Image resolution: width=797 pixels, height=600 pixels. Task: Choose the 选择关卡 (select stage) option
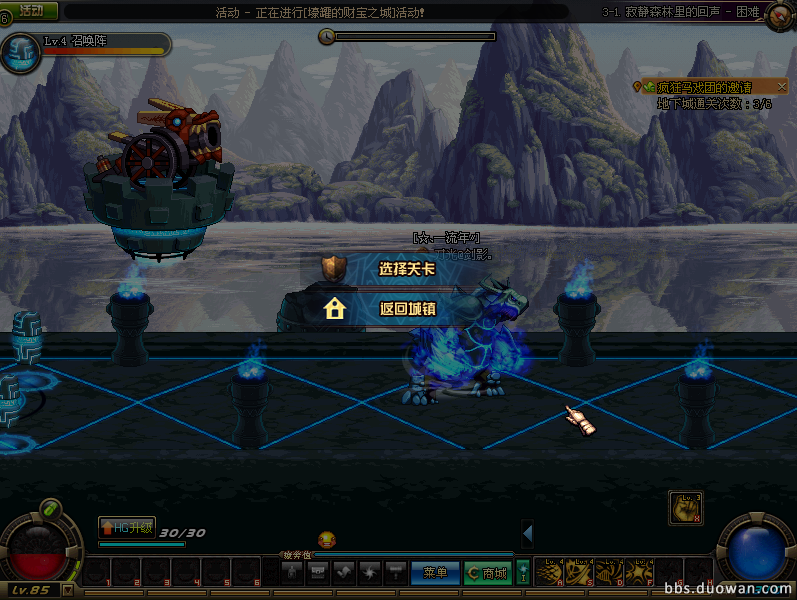point(406,269)
